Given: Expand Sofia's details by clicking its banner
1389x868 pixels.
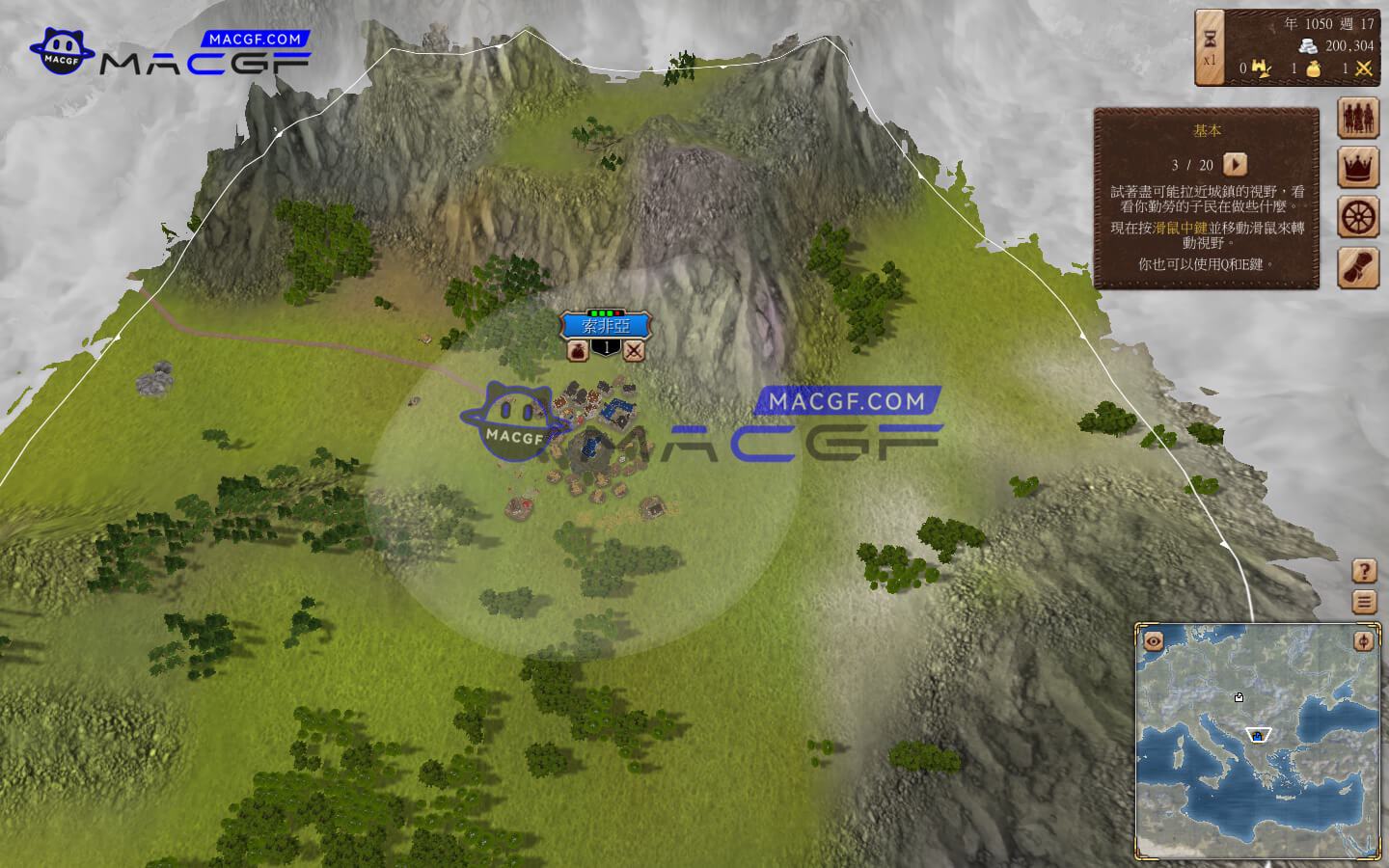Looking at the screenshot, I should (x=604, y=328).
